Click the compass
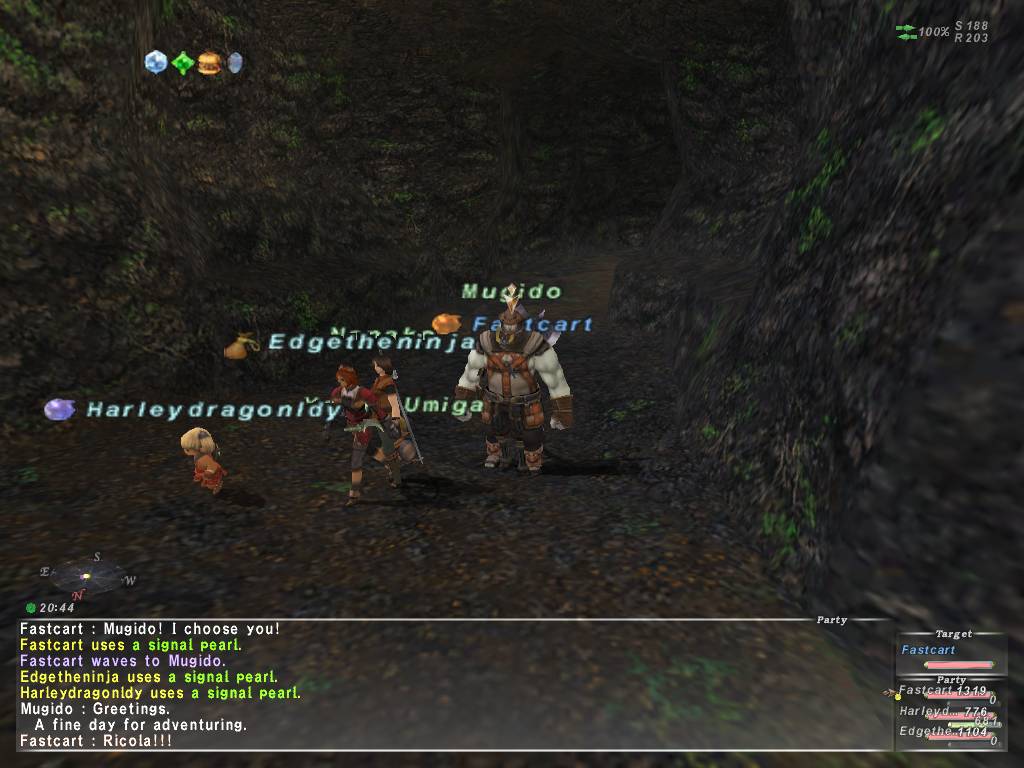Screen dimensions: 1024x768 click(x=88, y=576)
